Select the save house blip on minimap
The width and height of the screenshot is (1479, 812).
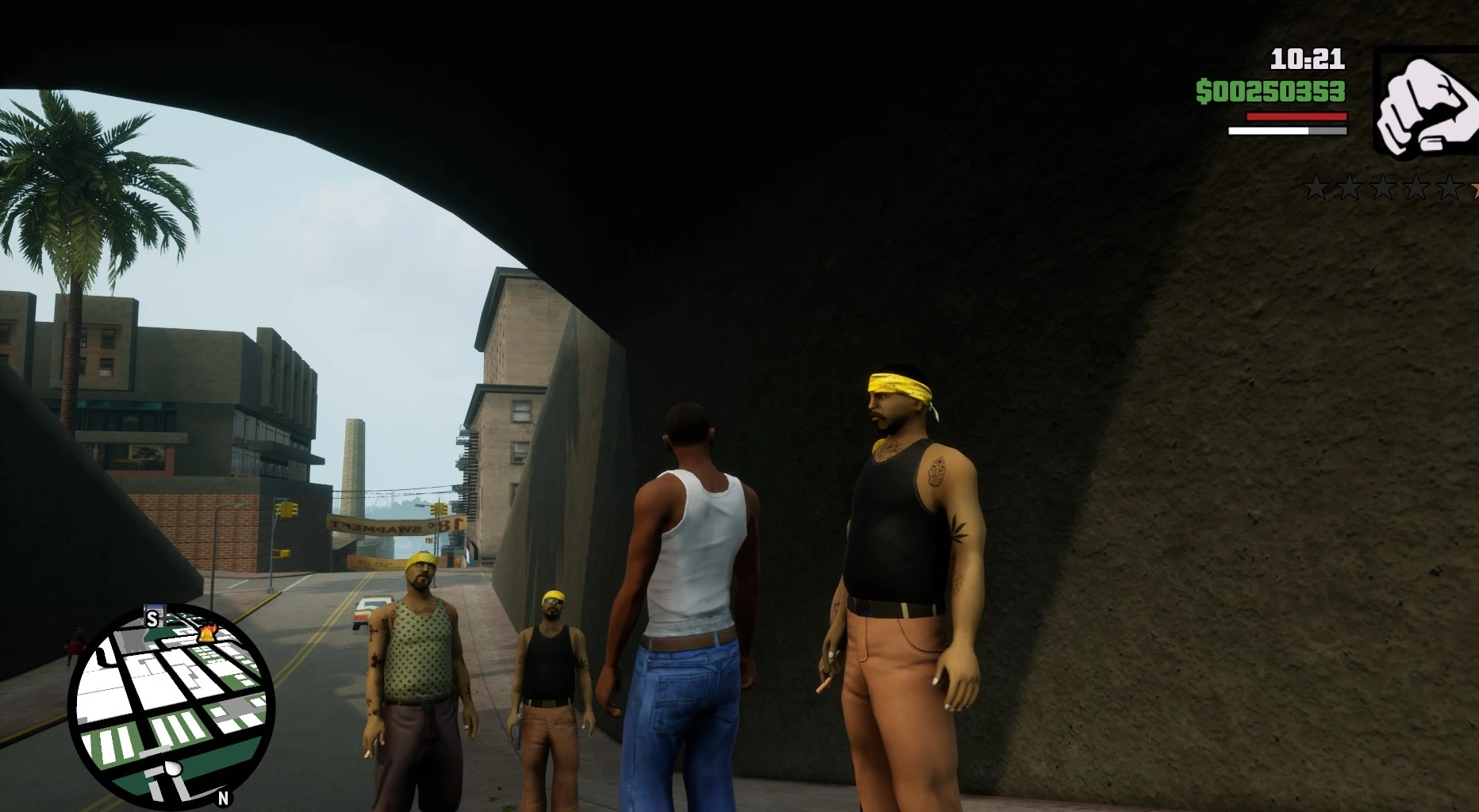(152, 616)
